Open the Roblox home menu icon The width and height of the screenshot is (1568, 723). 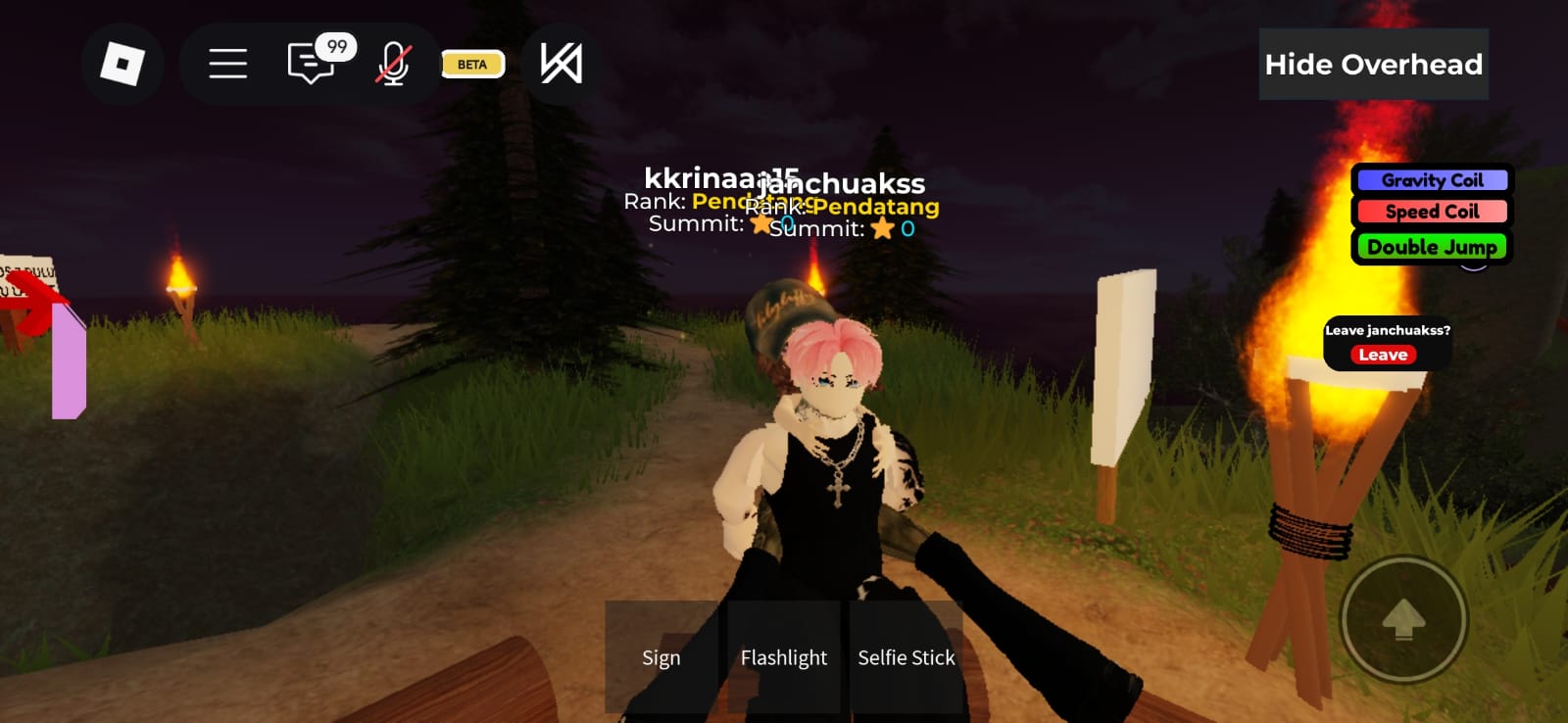(x=122, y=64)
